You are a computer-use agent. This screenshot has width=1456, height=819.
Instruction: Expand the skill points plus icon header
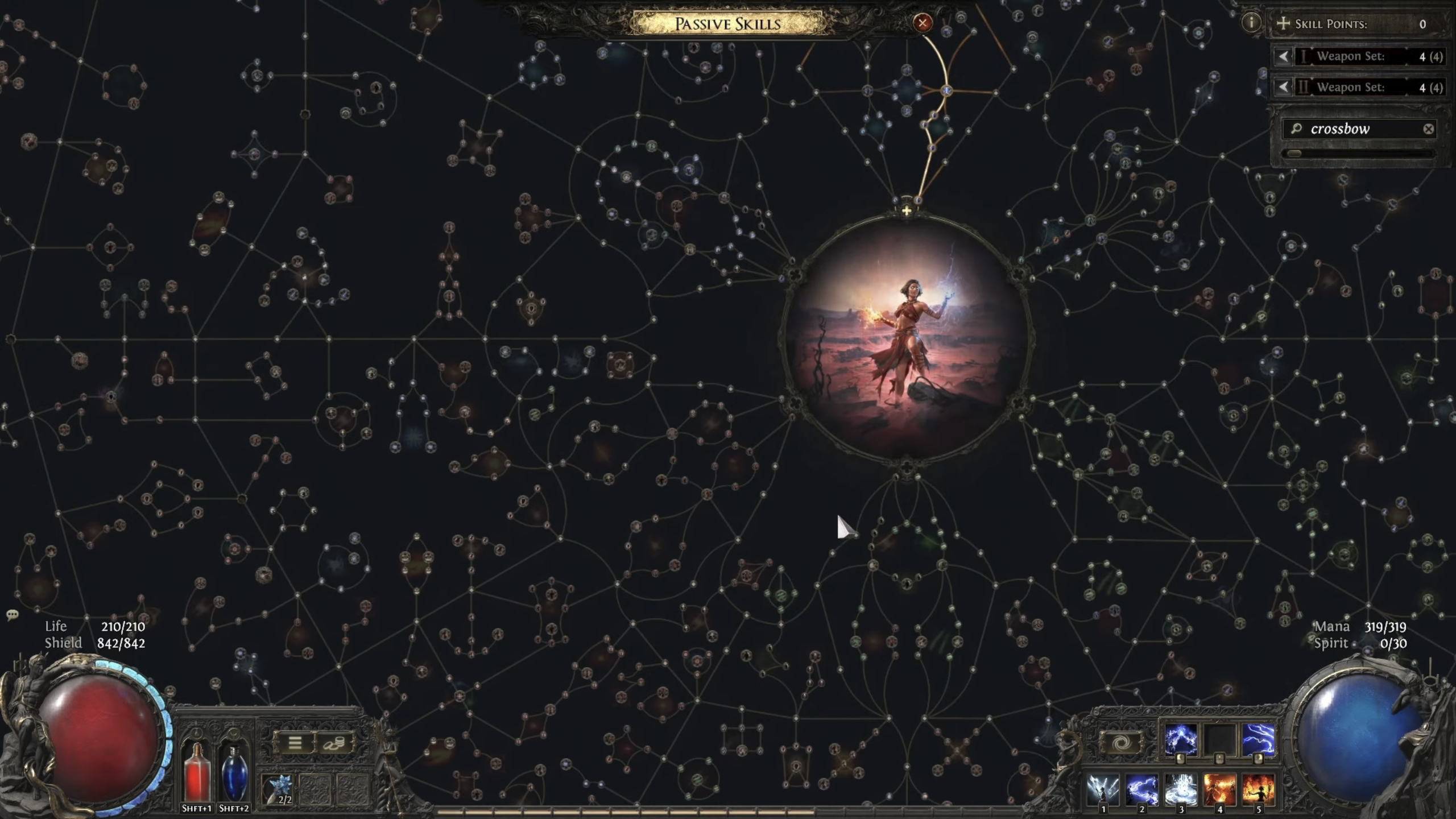click(x=1284, y=24)
